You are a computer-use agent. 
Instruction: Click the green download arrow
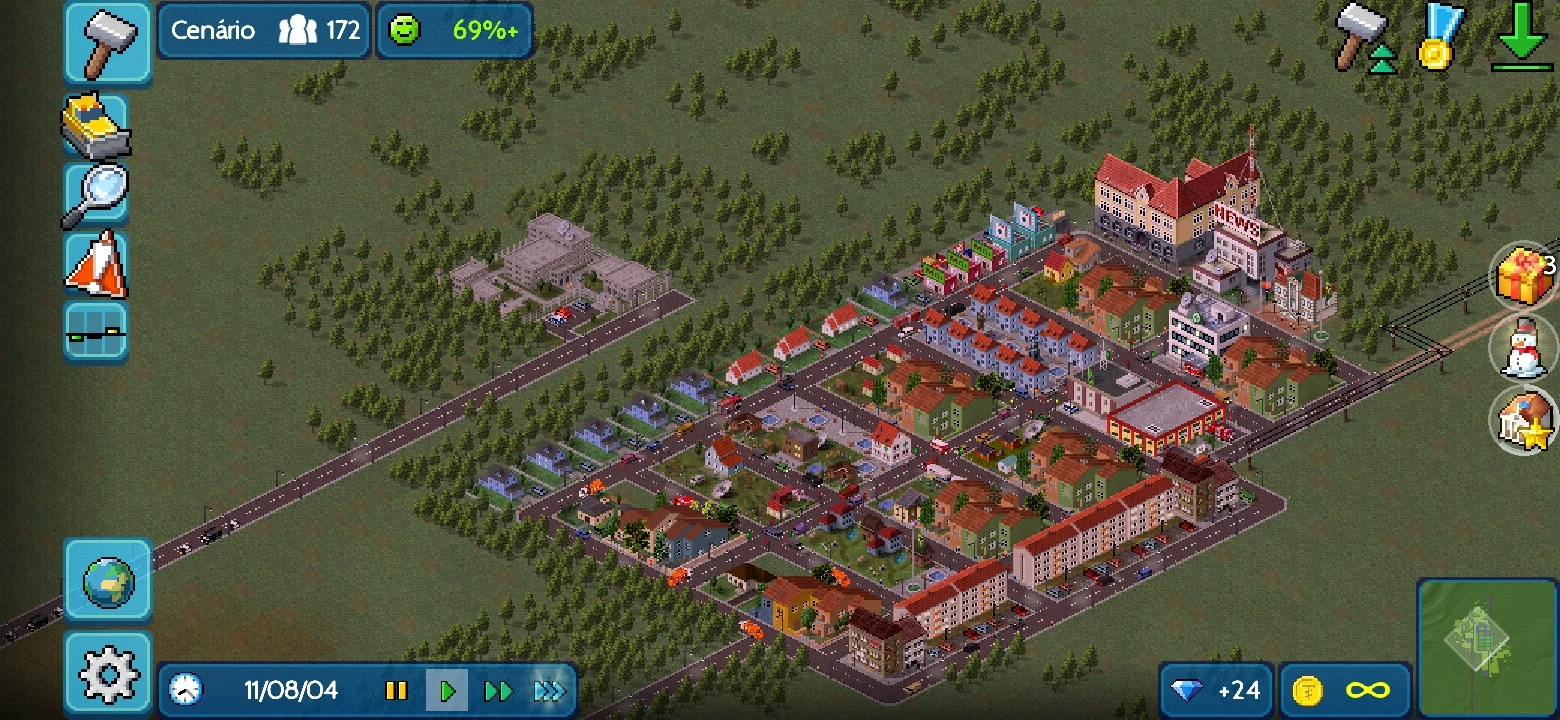pyautogui.click(x=1522, y=38)
